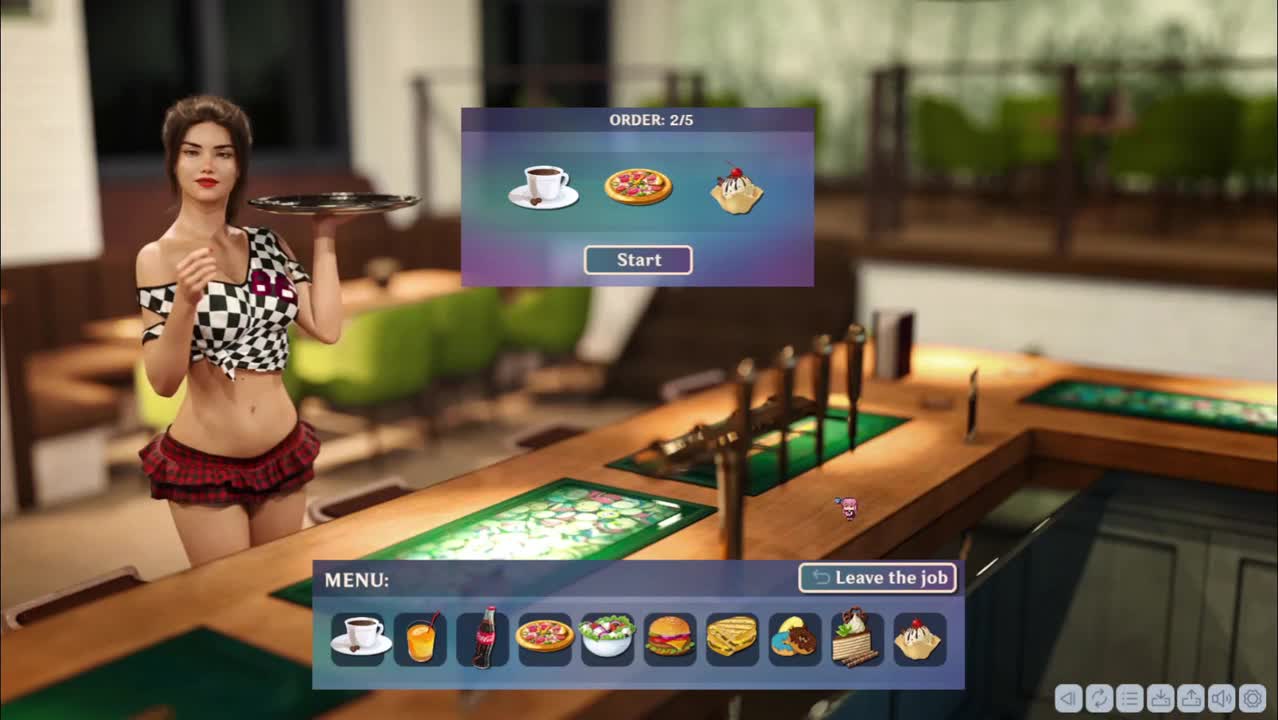Choose the donuts menu item

[x=794, y=638]
